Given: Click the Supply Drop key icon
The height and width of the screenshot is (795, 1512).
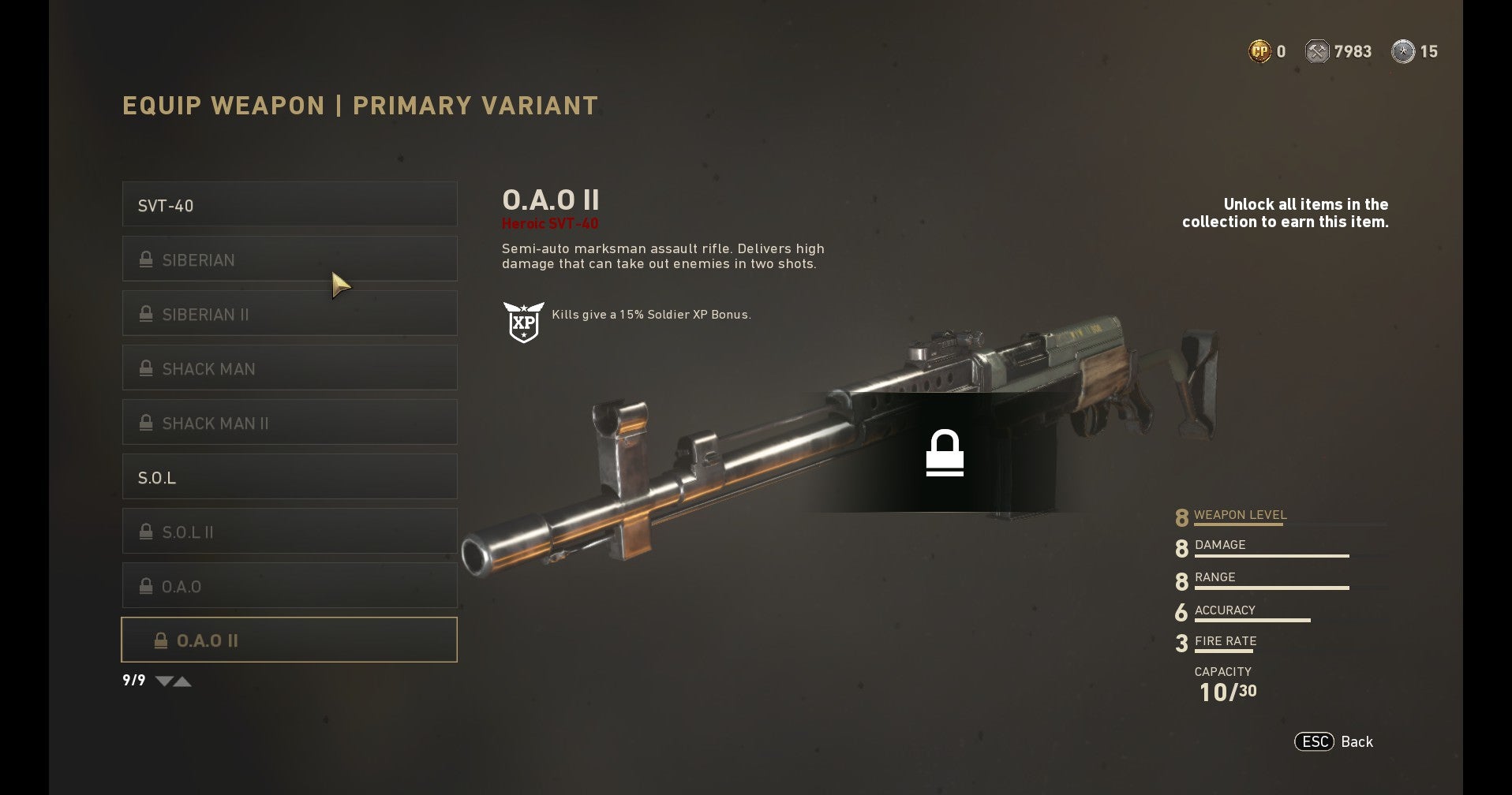Looking at the screenshot, I should 1404,51.
